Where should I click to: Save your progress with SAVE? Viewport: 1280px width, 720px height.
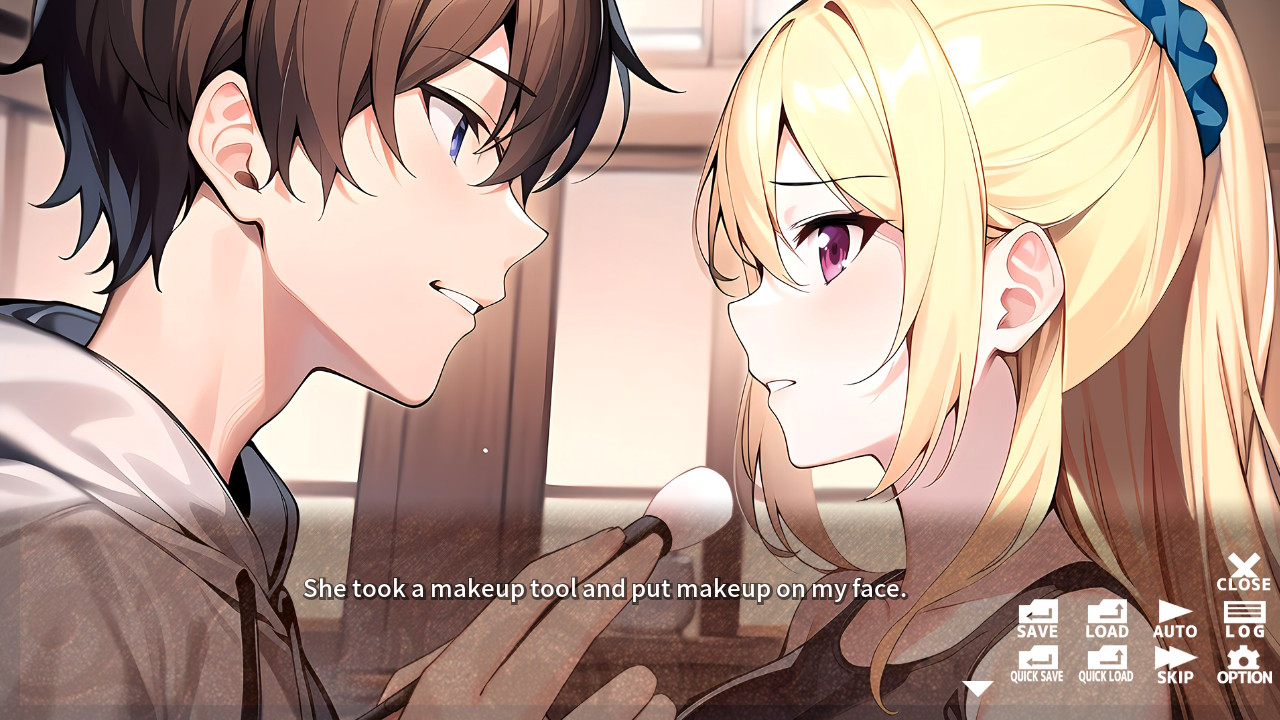[x=1039, y=618]
